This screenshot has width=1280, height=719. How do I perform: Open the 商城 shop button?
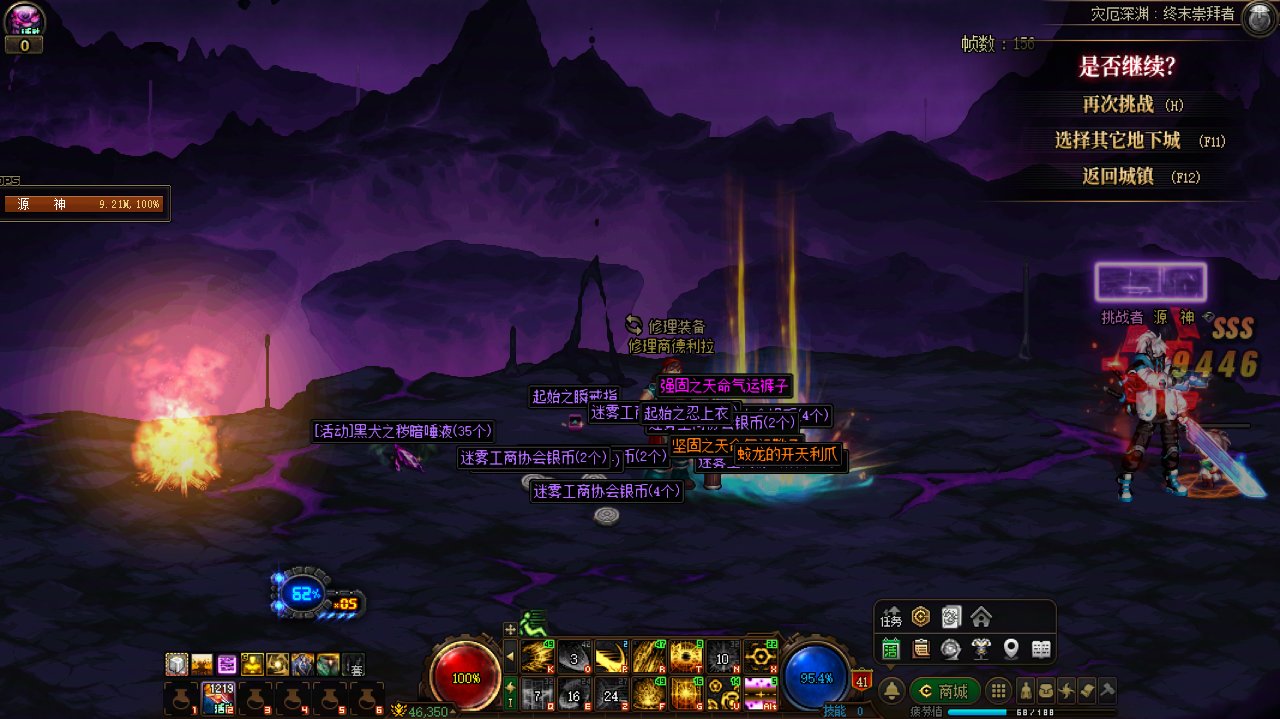[944, 691]
